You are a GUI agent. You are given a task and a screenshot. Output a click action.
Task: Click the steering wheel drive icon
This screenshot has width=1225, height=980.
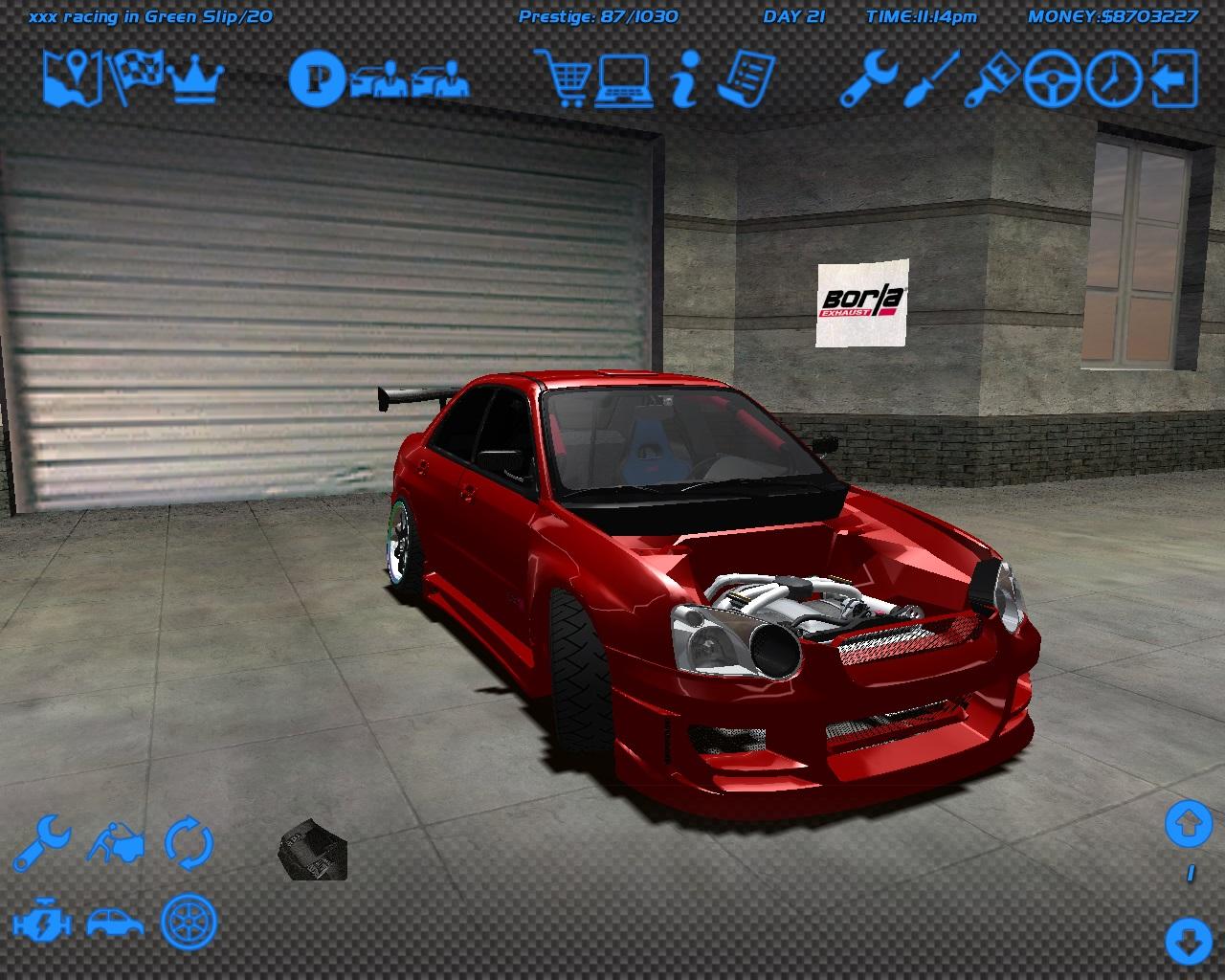(1052, 78)
